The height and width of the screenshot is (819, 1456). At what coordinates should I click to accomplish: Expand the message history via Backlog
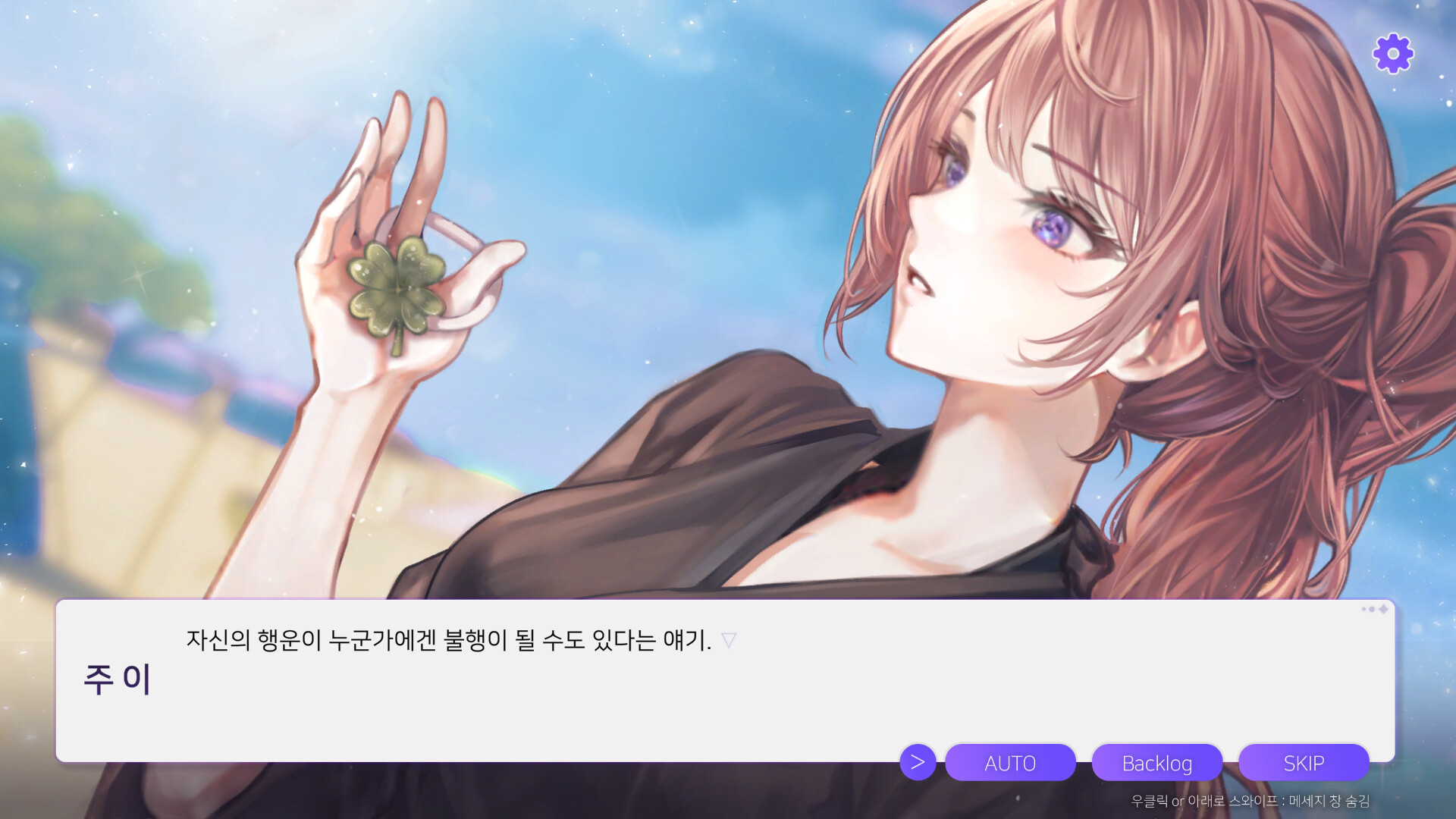(x=1157, y=763)
